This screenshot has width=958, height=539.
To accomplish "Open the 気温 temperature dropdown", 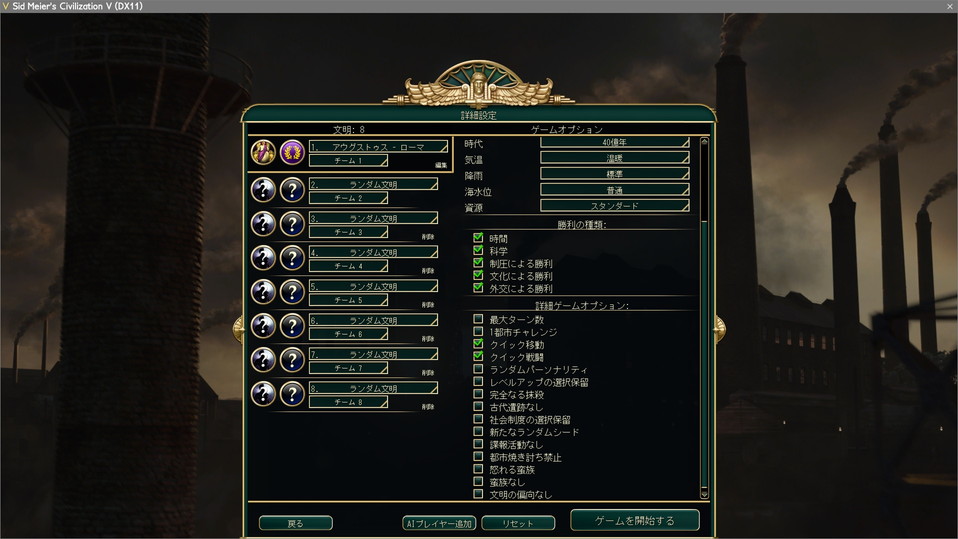I will [614, 159].
